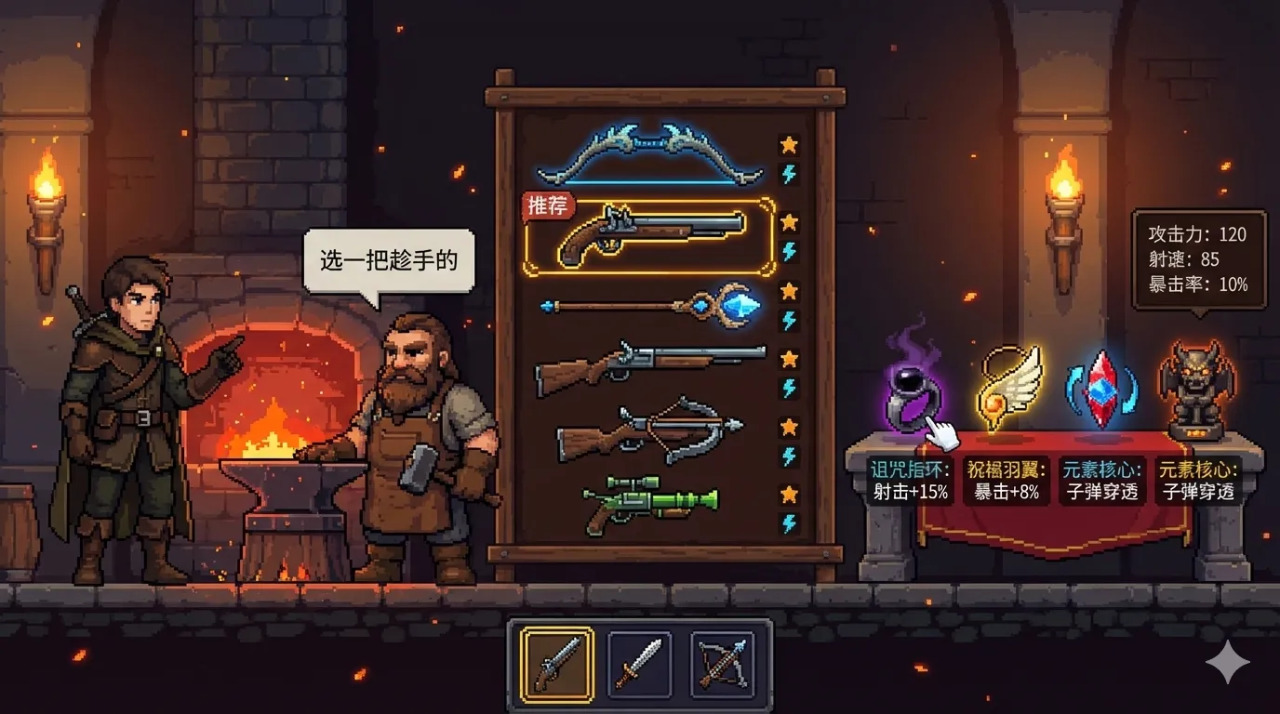Switch to the bow hotbar slot

point(723,664)
